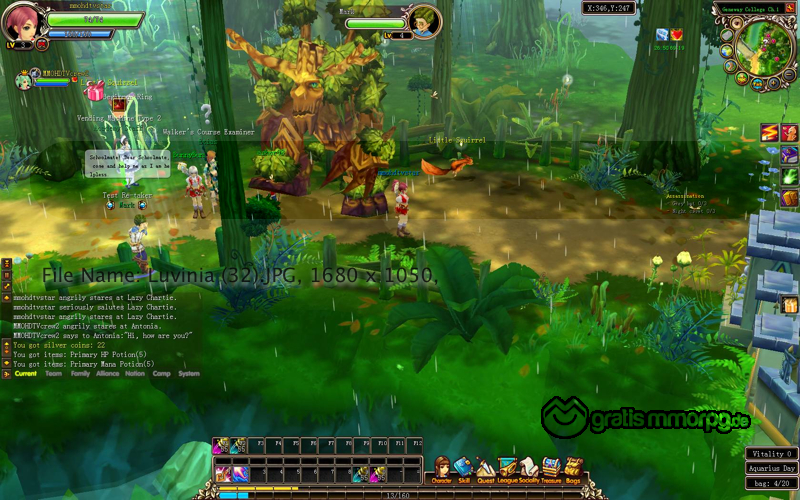Click the red heart buff icon

point(677,35)
